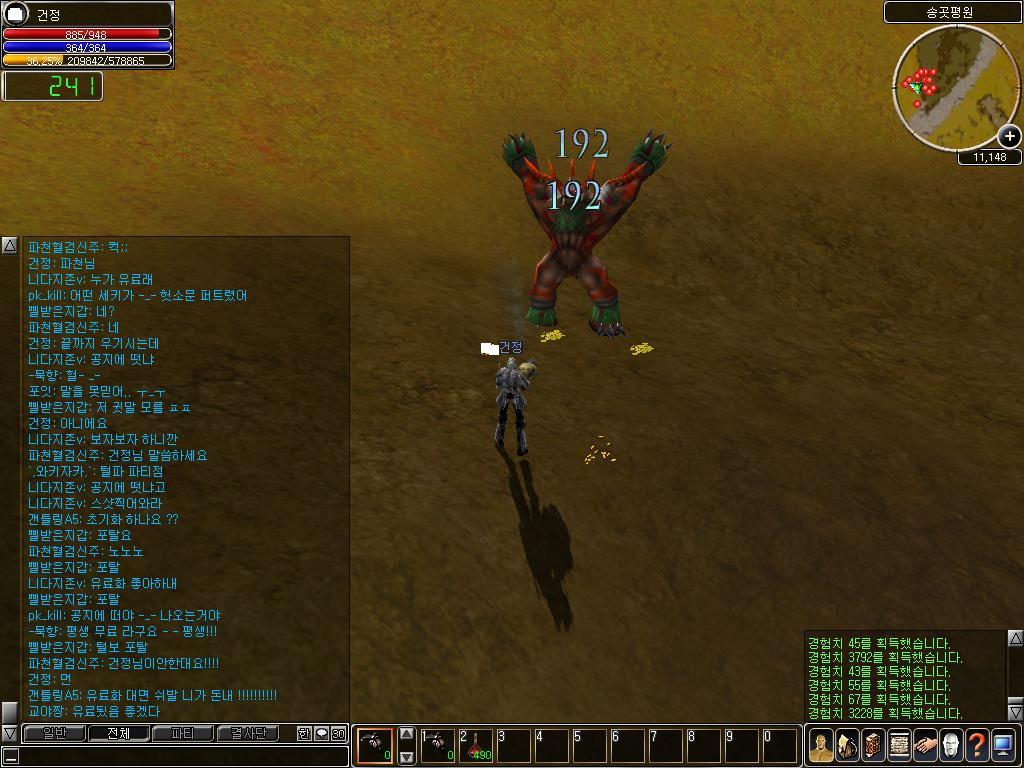Screen dimensions: 1024x768
Task: Open the quest scroll icon
Action: 899,746
